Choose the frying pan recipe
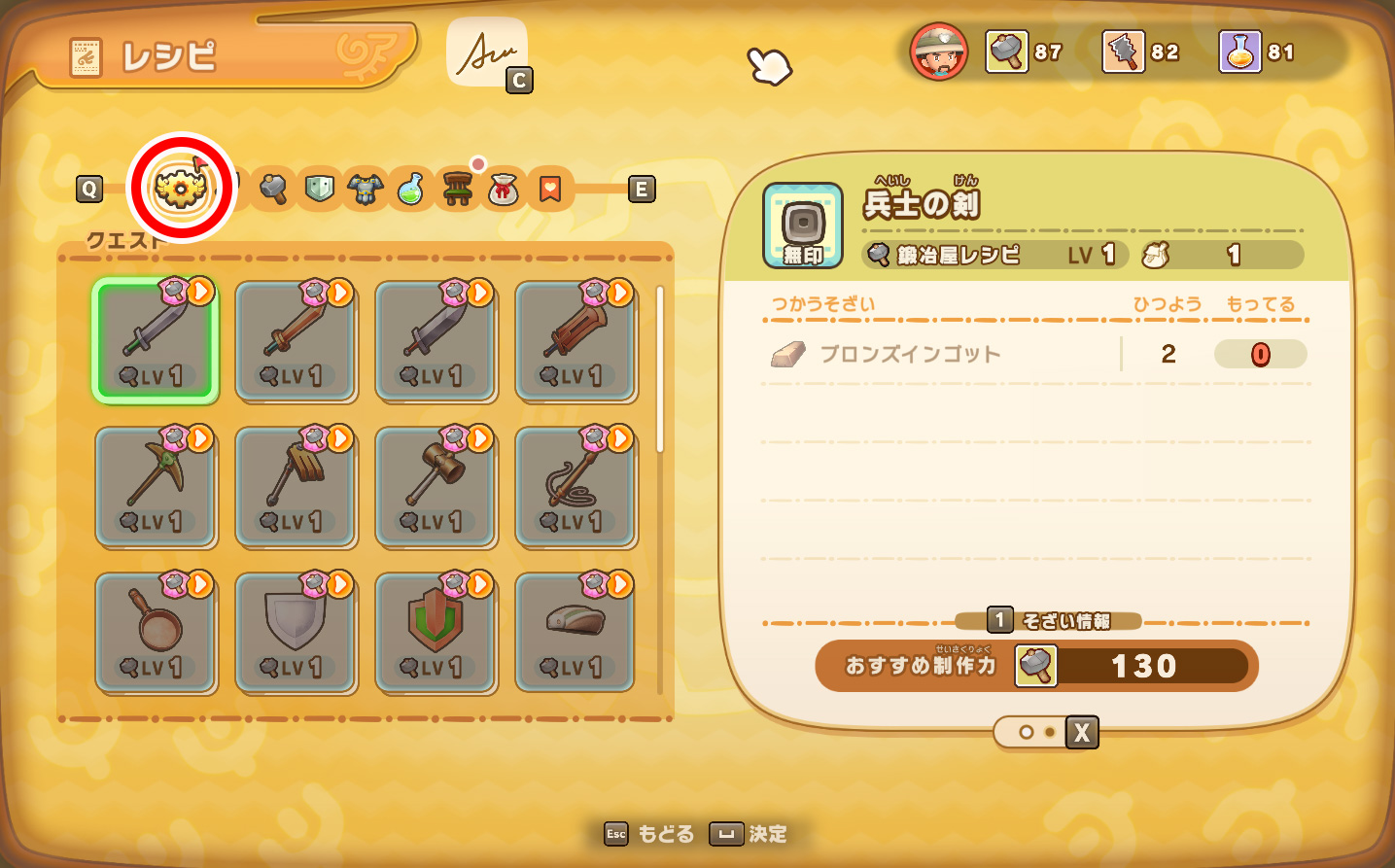The image size is (1395, 868). (156, 632)
